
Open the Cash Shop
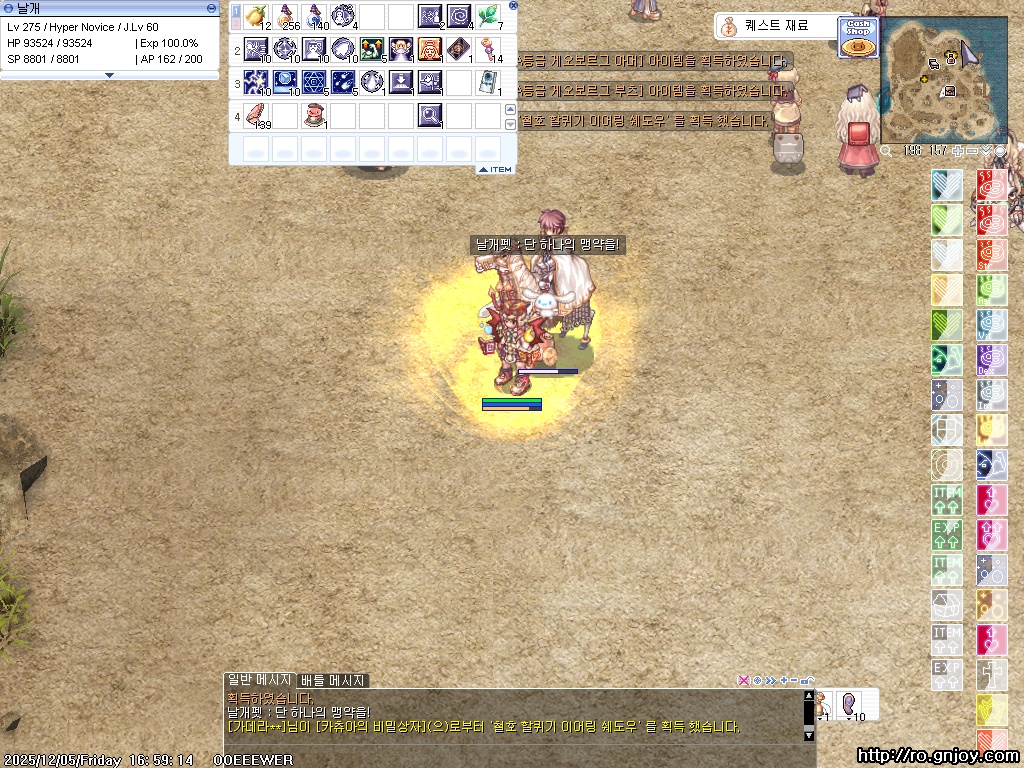[858, 36]
